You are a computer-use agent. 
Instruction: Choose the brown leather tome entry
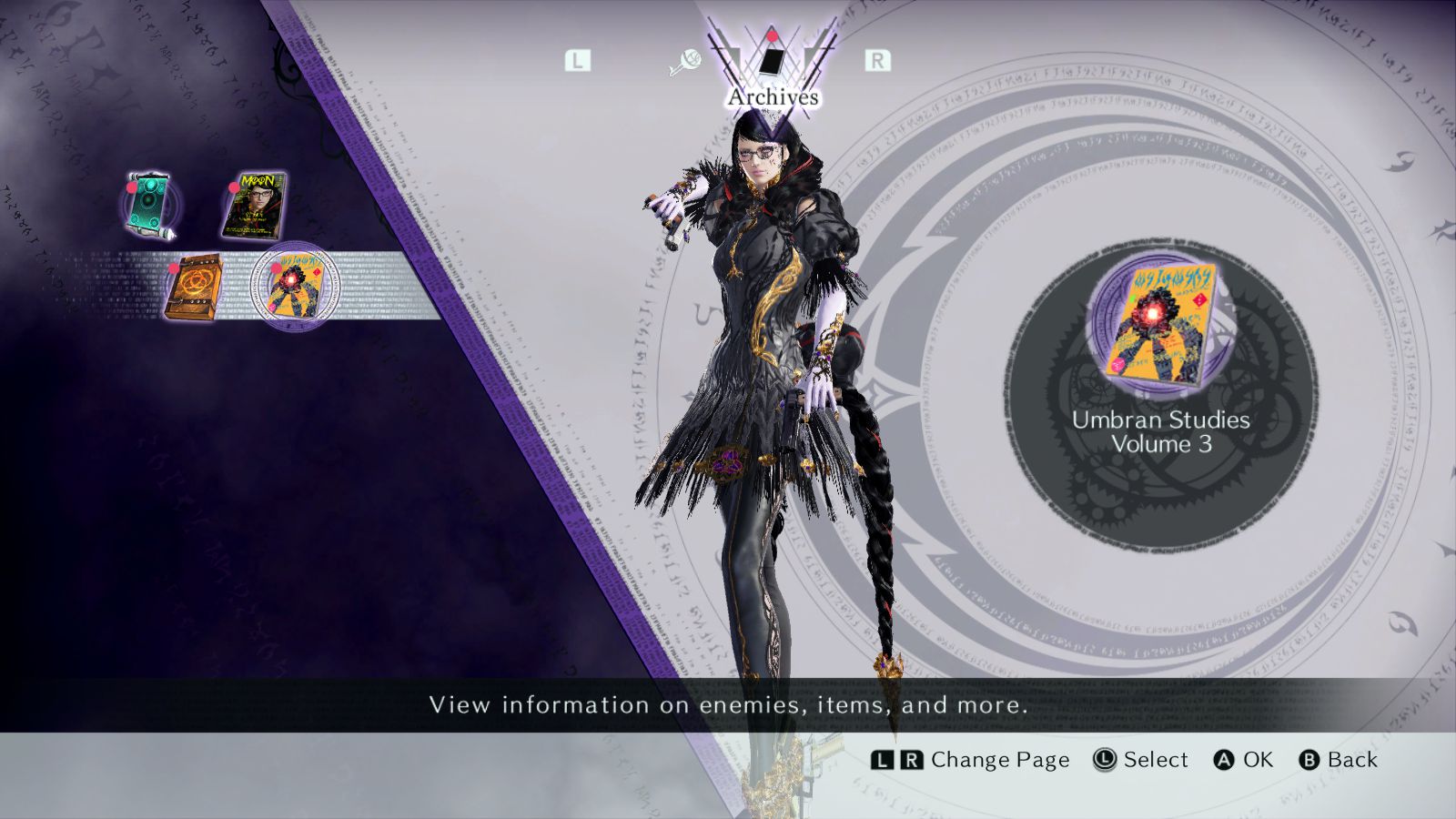tap(194, 286)
